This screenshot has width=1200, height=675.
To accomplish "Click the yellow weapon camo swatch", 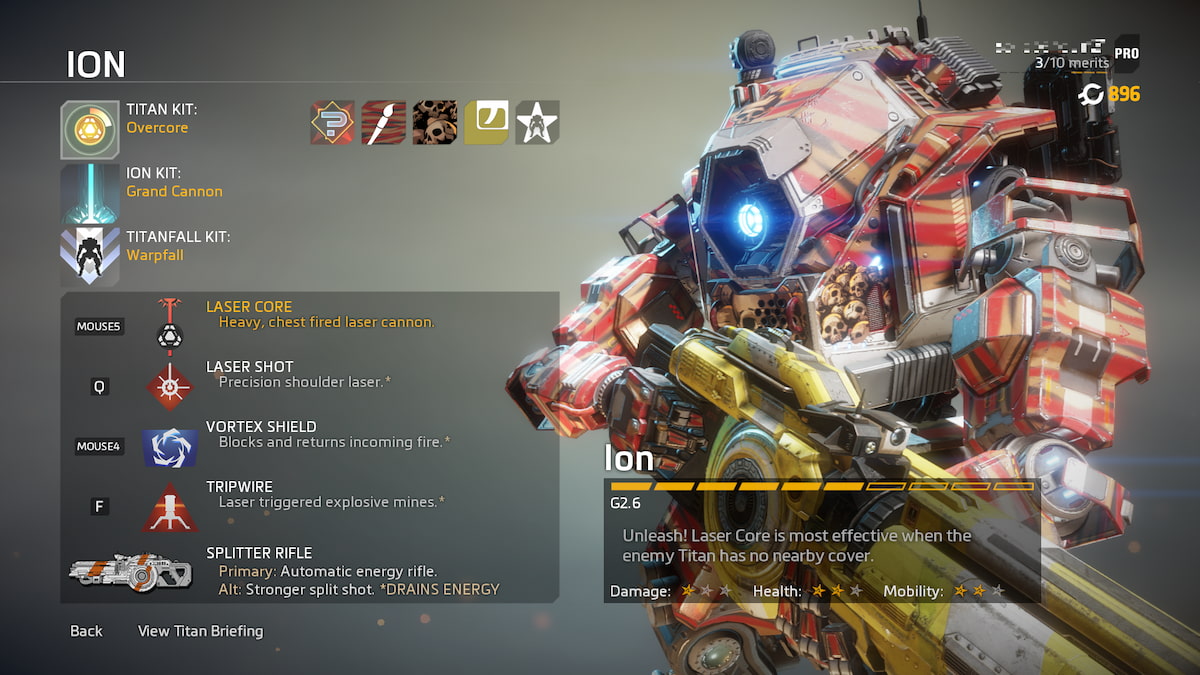I will pyautogui.click(x=486, y=122).
